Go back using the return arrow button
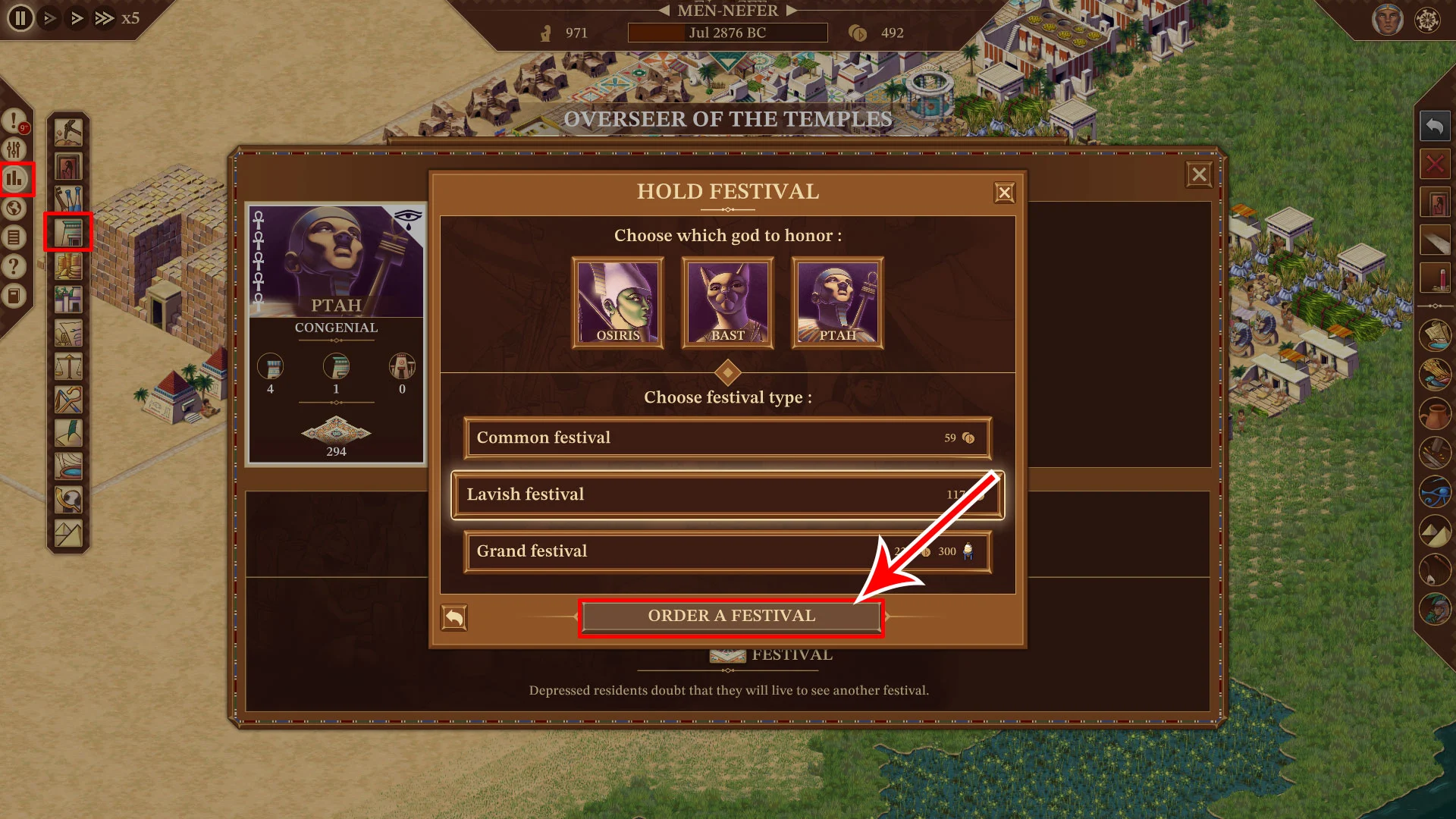The width and height of the screenshot is (1456, 819). (454, 618)
